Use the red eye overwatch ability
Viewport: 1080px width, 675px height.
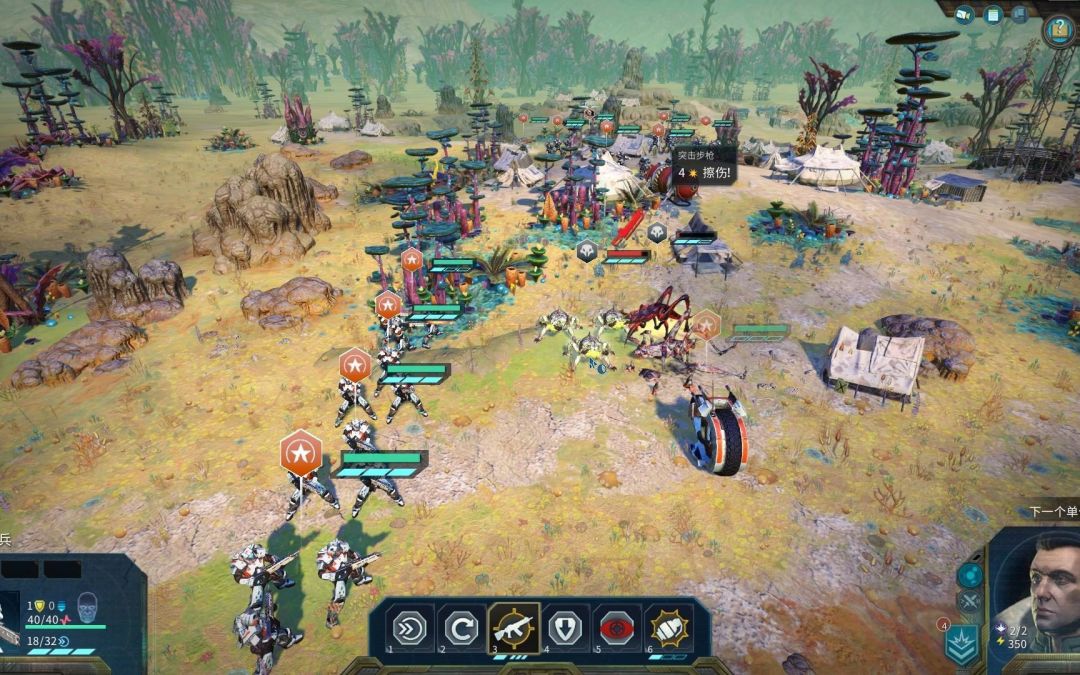click(618, 628)
